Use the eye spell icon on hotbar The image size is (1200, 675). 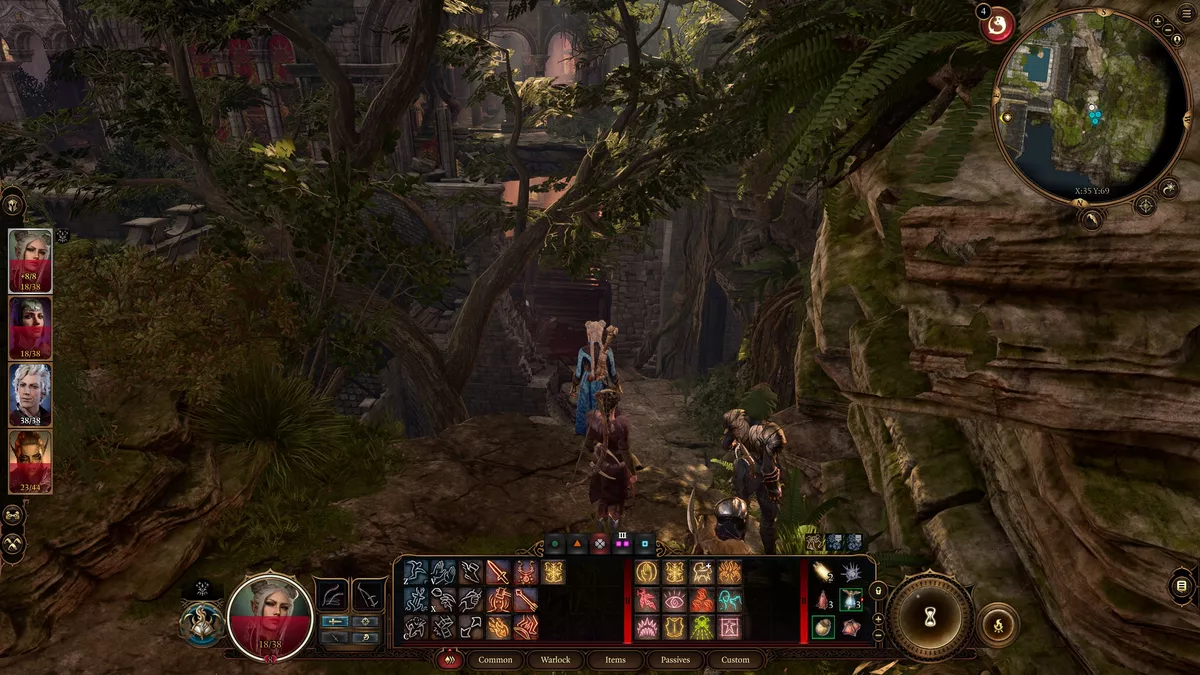point(673,600)
